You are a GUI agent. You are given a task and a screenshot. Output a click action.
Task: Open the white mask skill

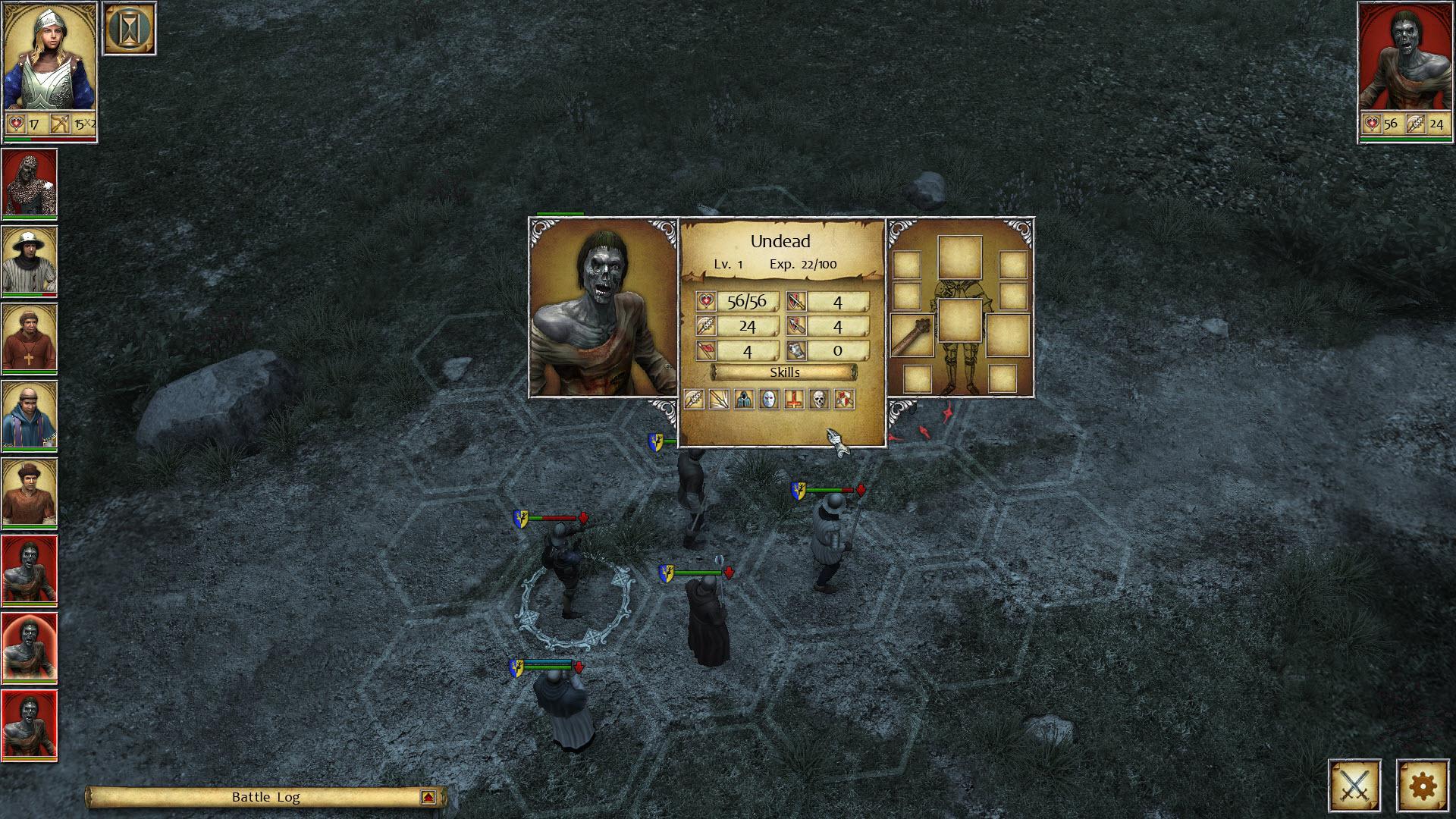point(768,400)
